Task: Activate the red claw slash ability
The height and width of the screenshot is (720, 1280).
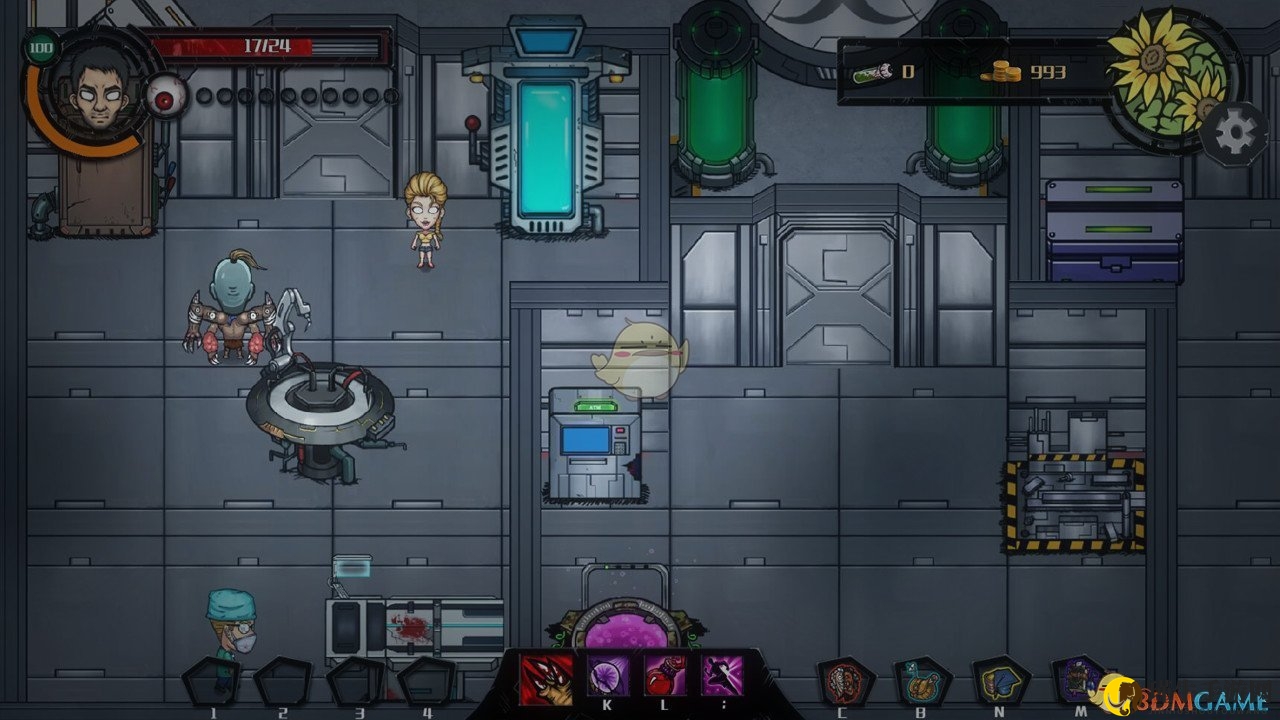Action: (x=546, y=679)
